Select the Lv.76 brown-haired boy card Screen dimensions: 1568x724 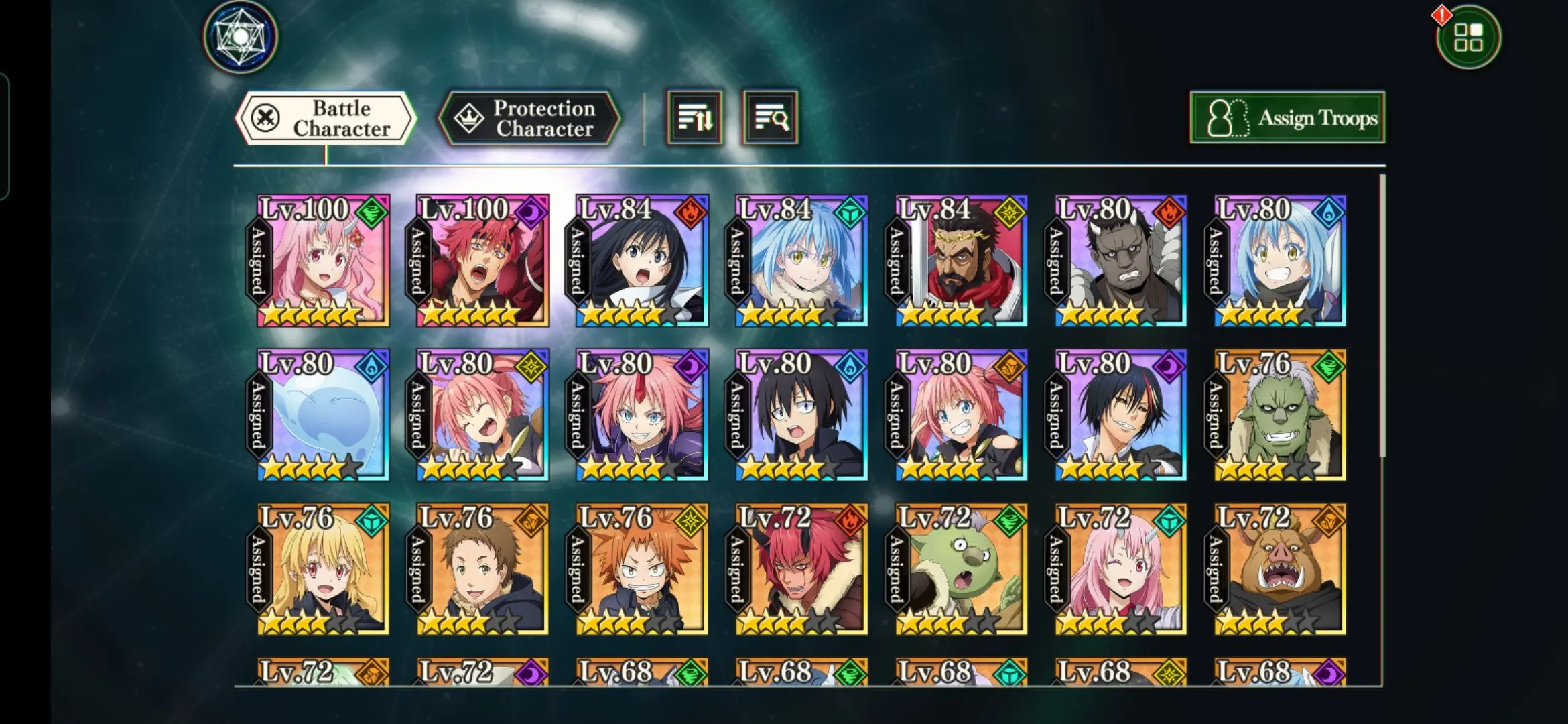pyautogui.click(x=482, y=569)
